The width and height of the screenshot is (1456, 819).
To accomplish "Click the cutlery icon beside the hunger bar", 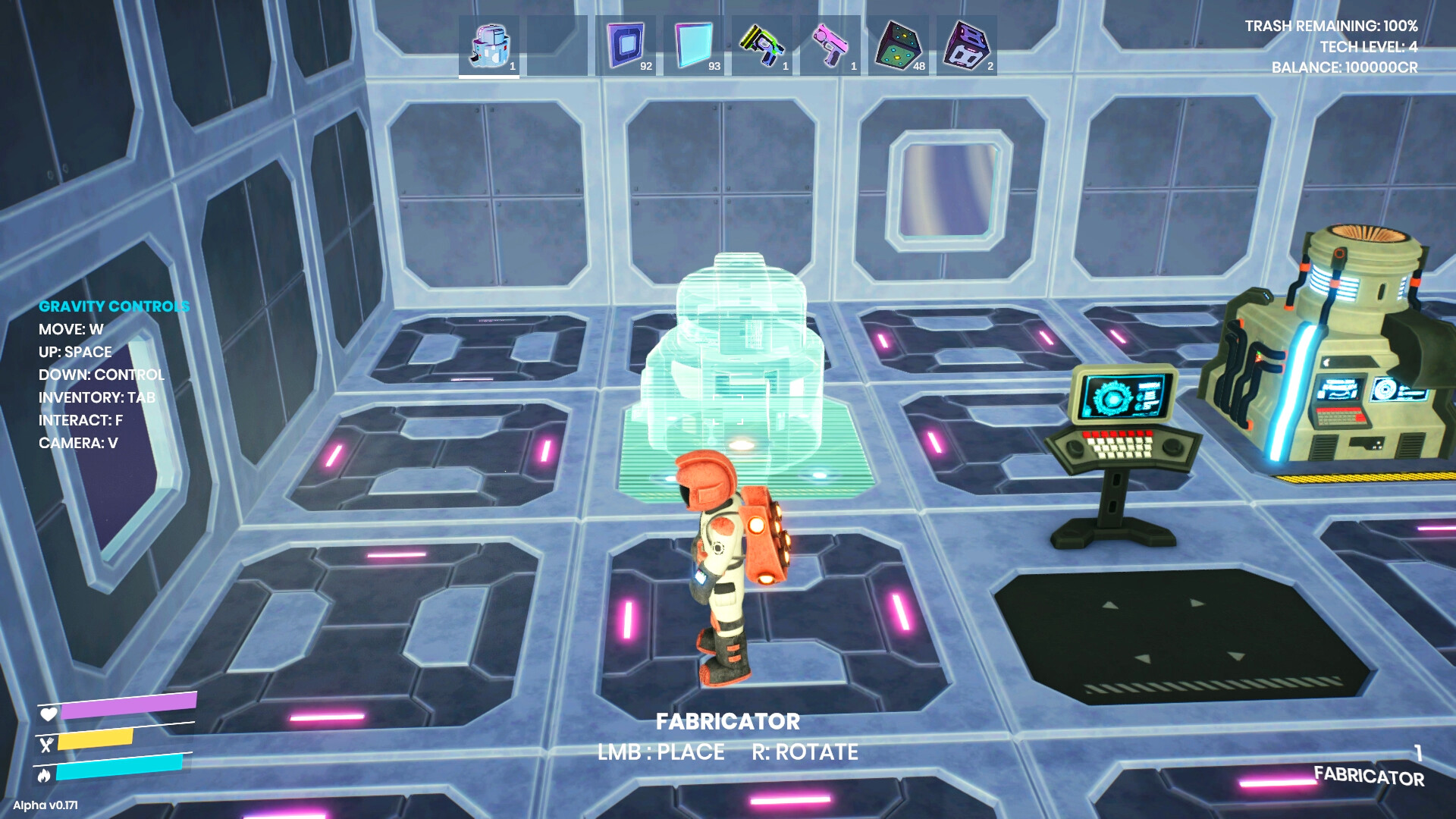I will (48, 746).
